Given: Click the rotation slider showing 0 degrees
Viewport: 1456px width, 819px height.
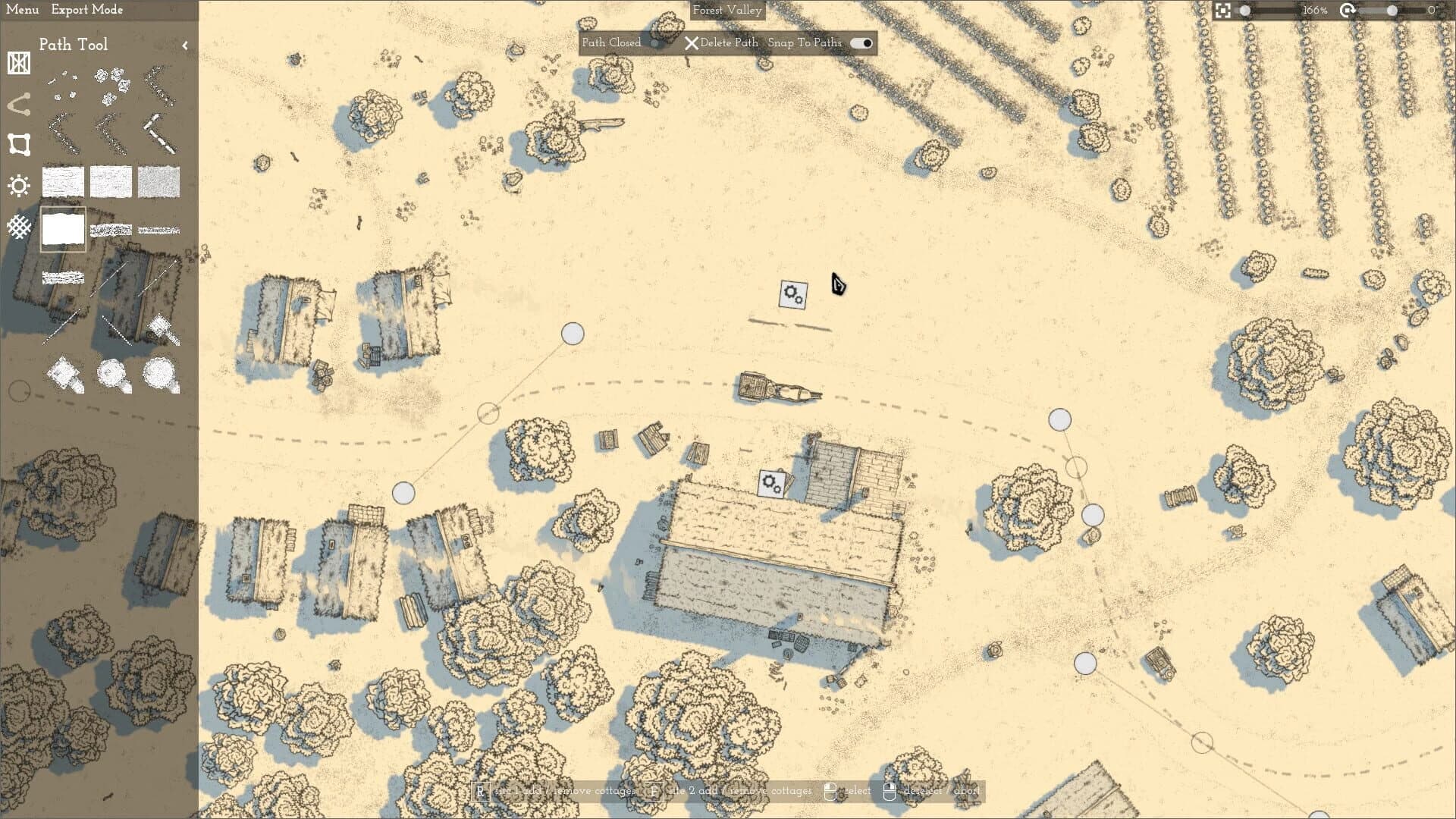Looking at the screenshot, I should pos(1391,10).
